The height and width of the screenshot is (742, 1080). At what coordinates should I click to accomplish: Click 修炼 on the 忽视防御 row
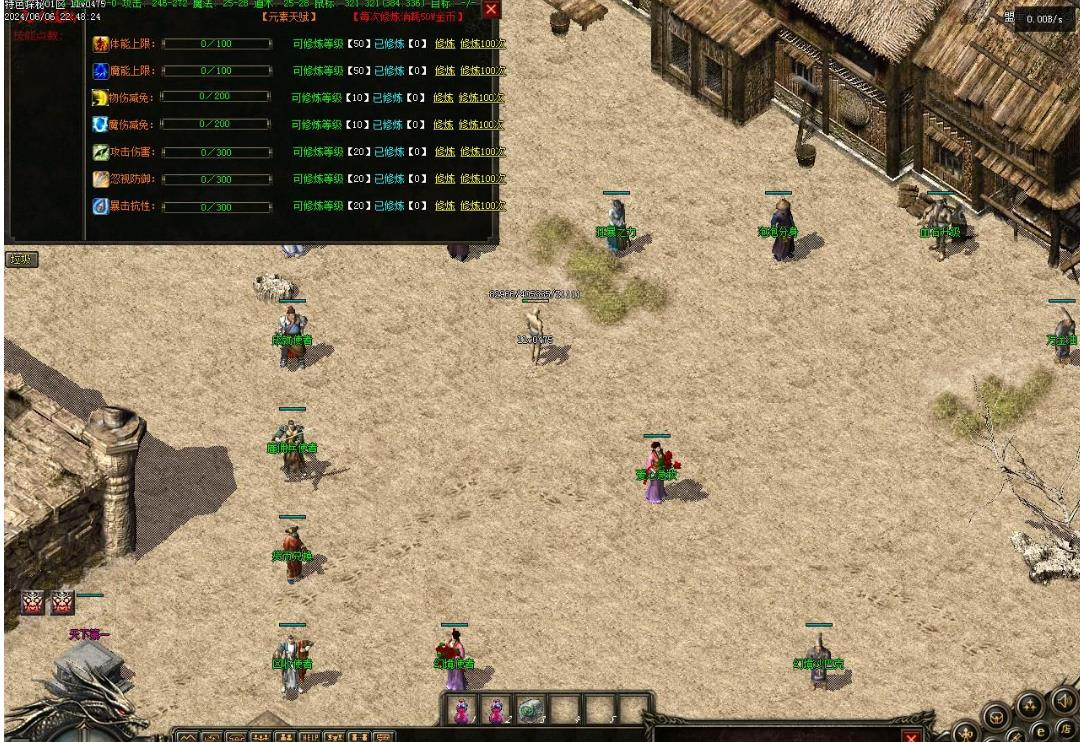click(445, 179)
